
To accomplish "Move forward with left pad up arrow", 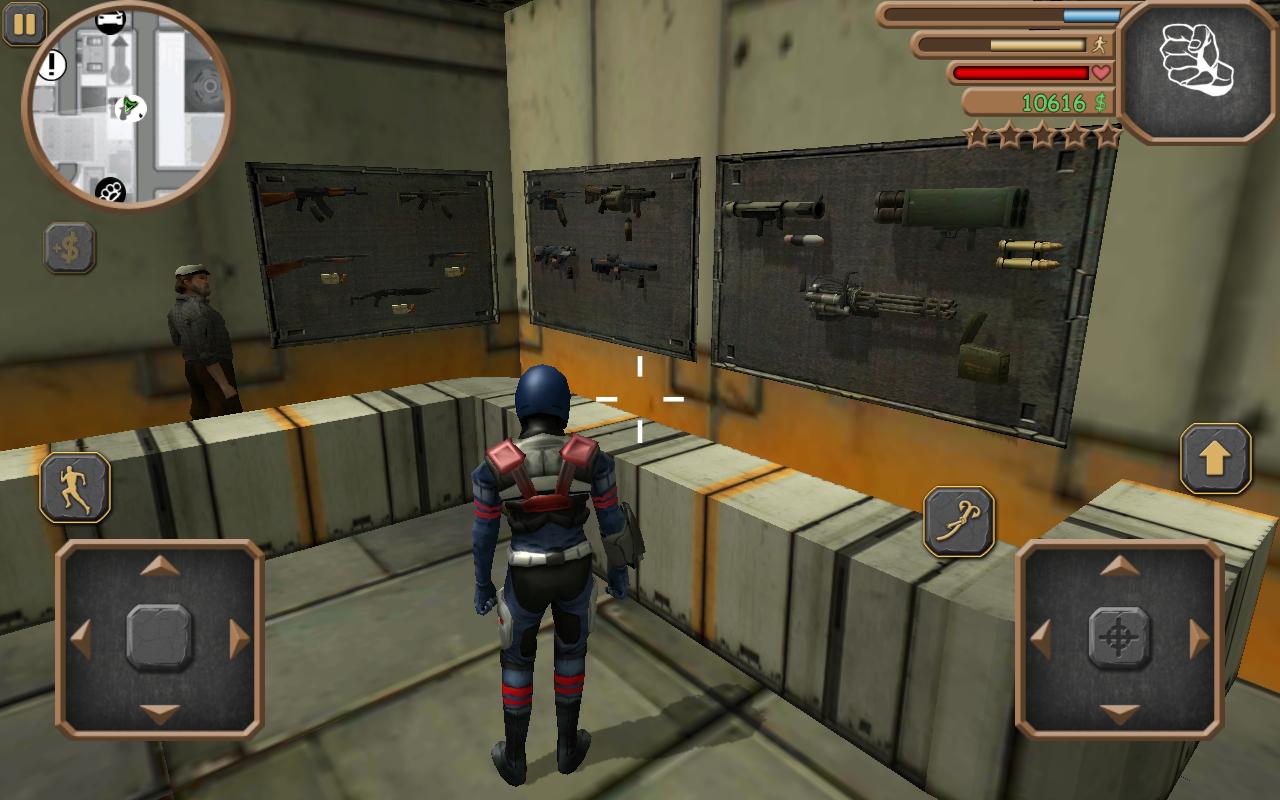I will pyautogui.click(x=160, y=567).
